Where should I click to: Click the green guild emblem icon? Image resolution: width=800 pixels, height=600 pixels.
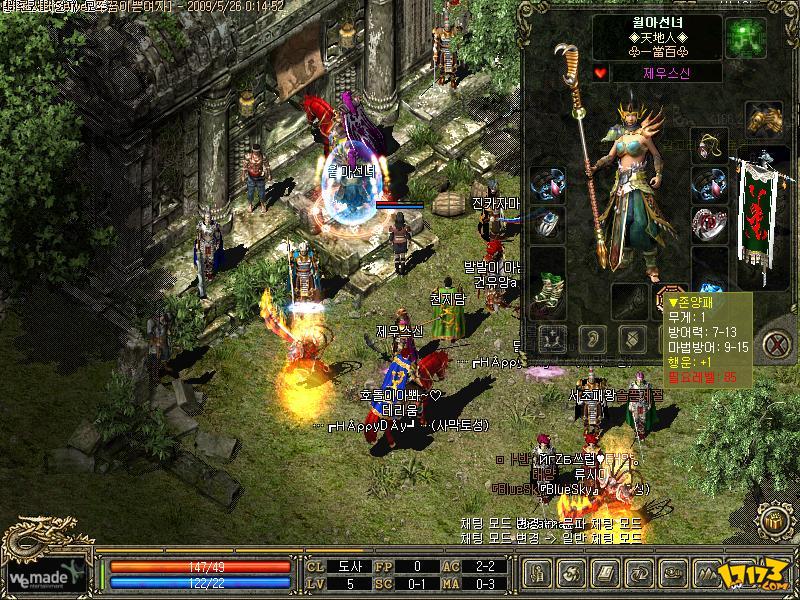[x=744, y=35]
